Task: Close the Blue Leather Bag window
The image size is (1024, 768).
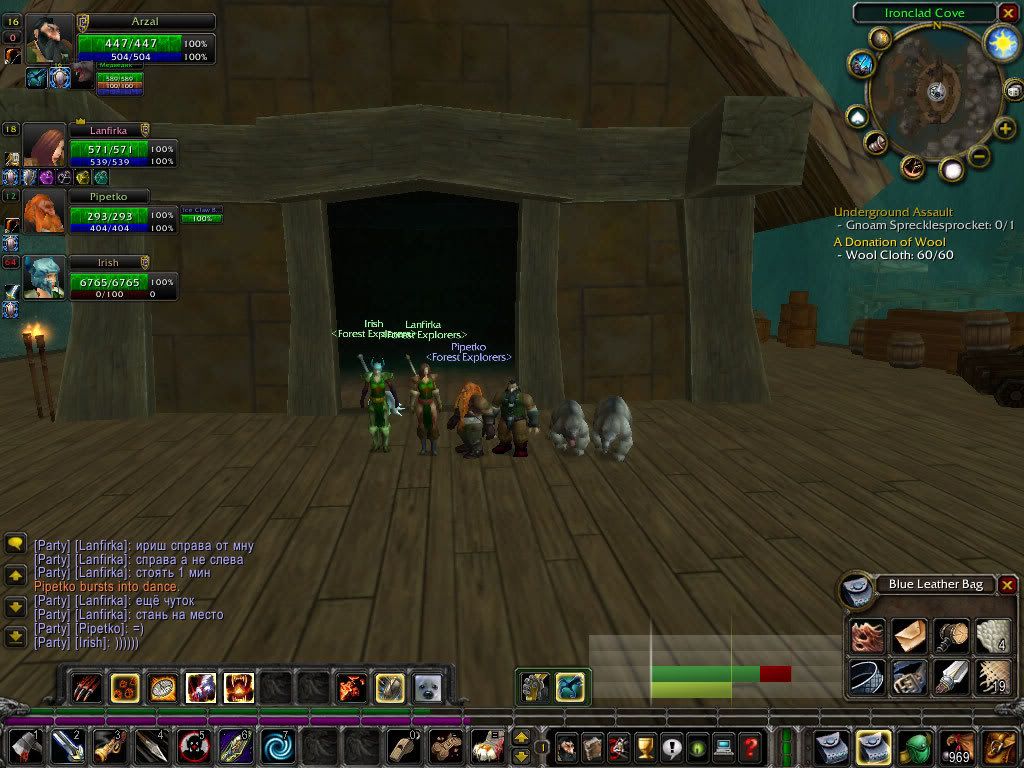Action: point(1008,585)
